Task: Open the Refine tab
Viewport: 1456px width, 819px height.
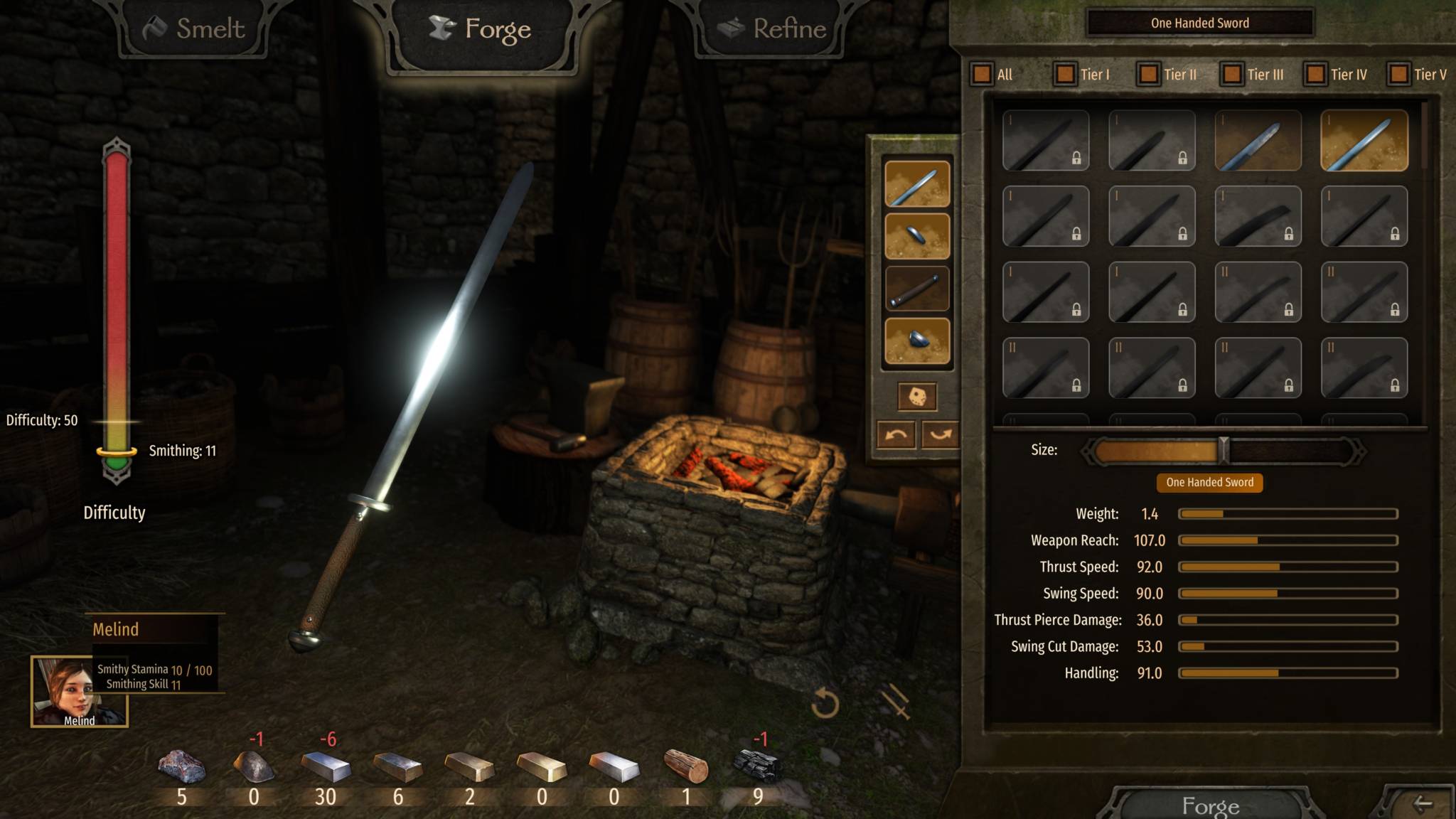Action: tap(772, 29)
